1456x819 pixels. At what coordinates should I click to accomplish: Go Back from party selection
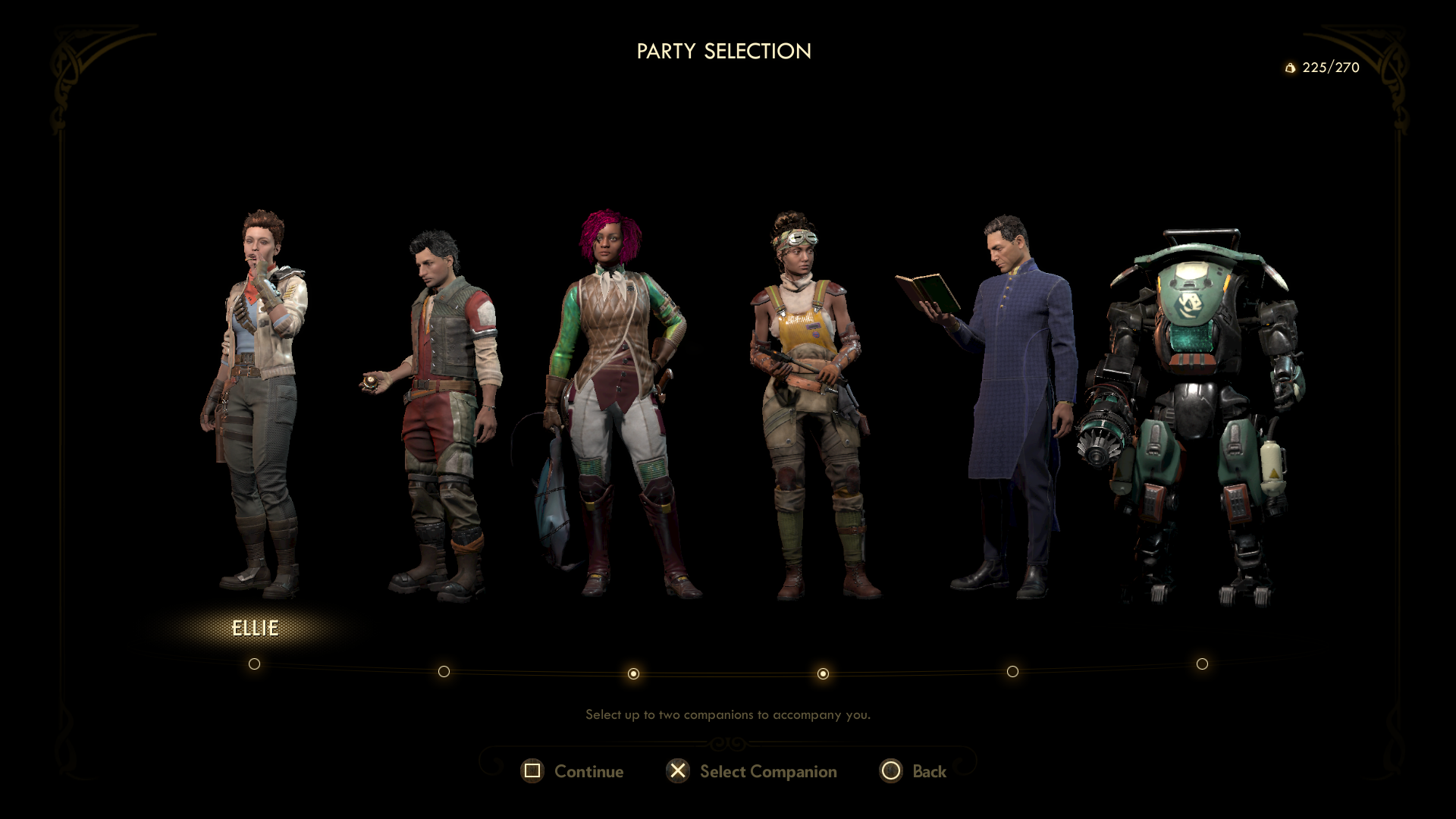(913, 771)
